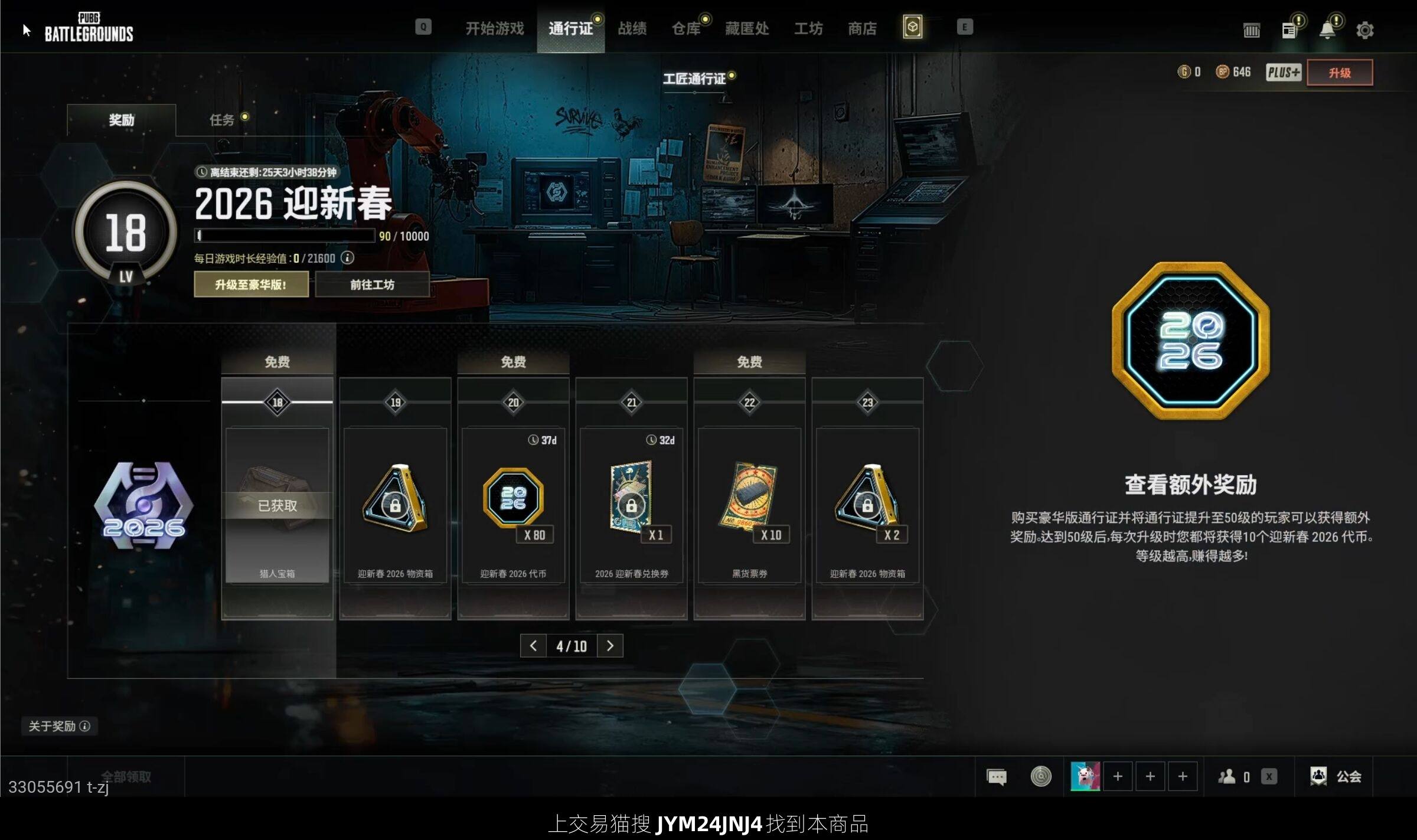Image resolution: width=1417 pixels, height=840 pixels.
Task: Go to the 战绩 career page
Action: click(x=632, y=28)
